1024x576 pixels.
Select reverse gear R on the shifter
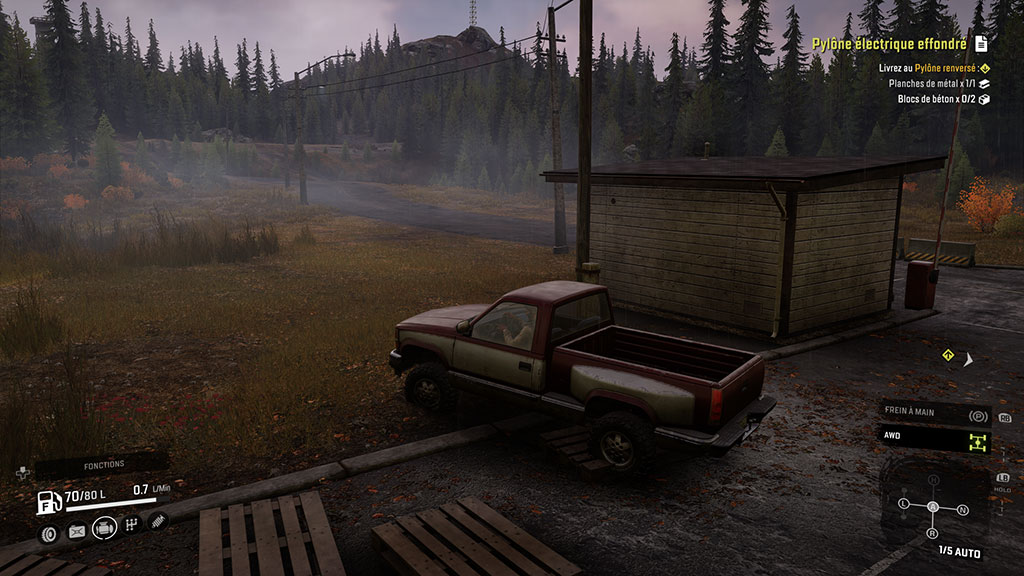pyautogui.click(x=933, y=533)
